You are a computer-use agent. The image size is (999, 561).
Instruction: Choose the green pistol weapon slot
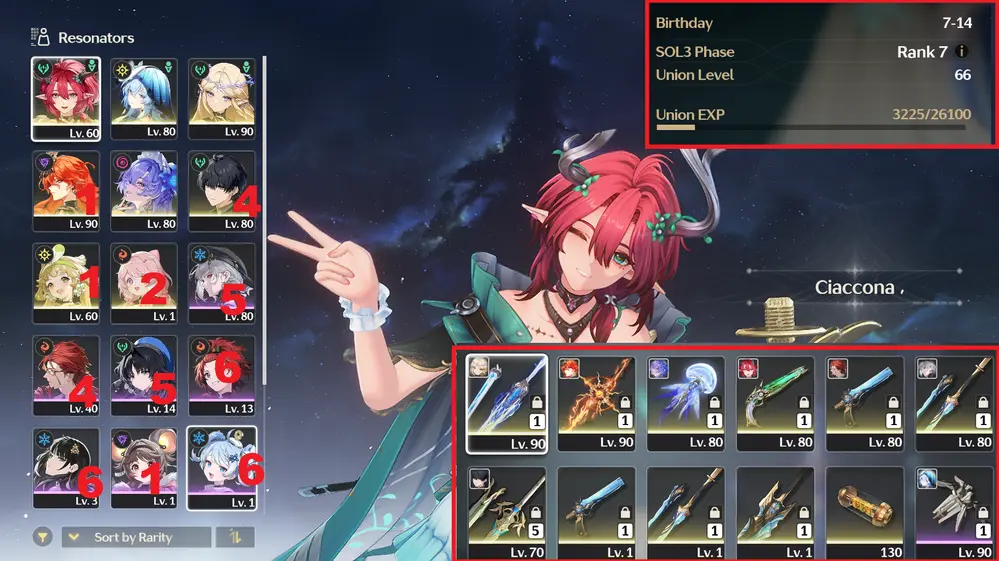(776, 403)
